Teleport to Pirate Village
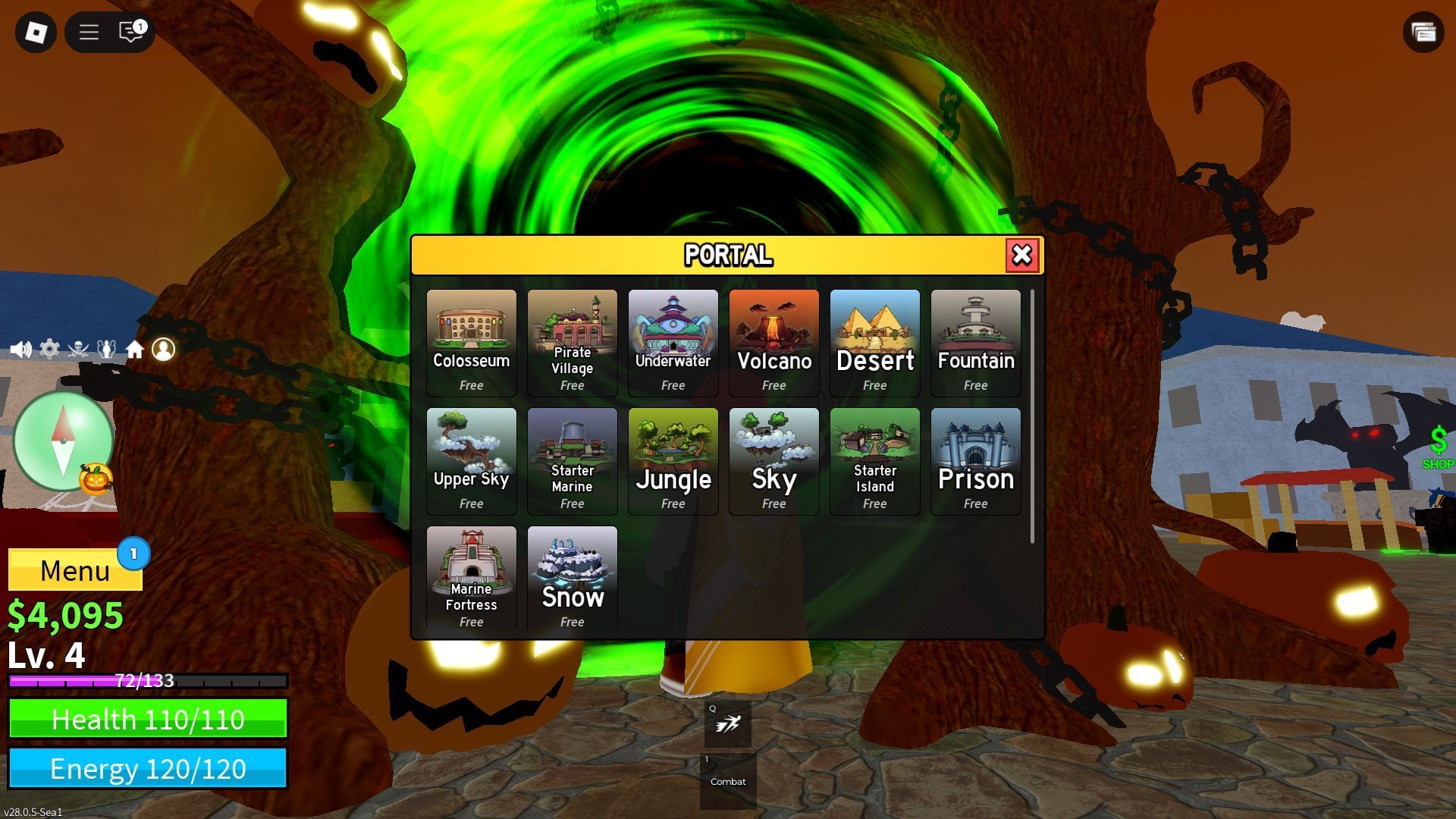1456x819 pixels. click(572, 341)
